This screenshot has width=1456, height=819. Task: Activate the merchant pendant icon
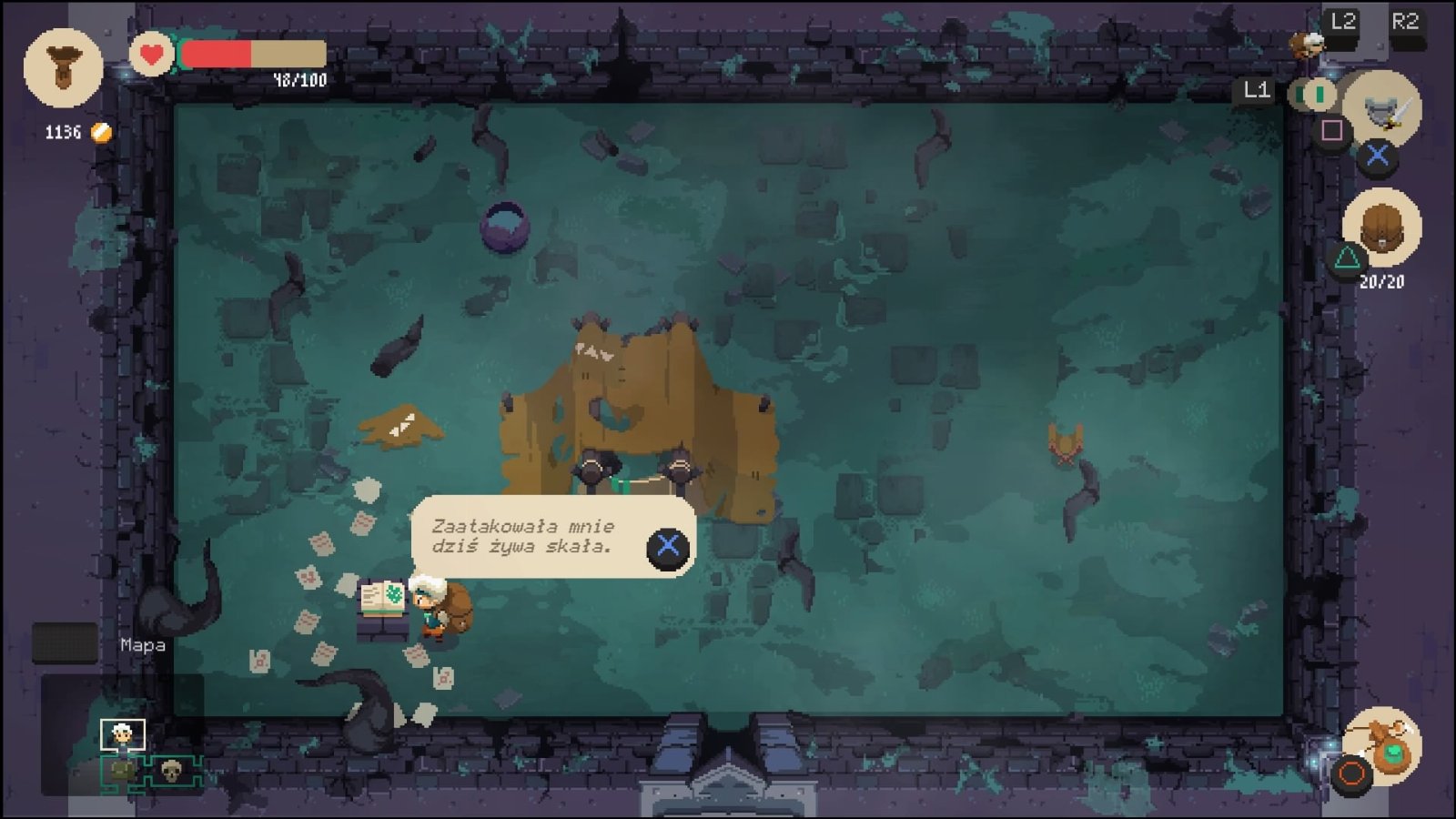click(1383, 743)
